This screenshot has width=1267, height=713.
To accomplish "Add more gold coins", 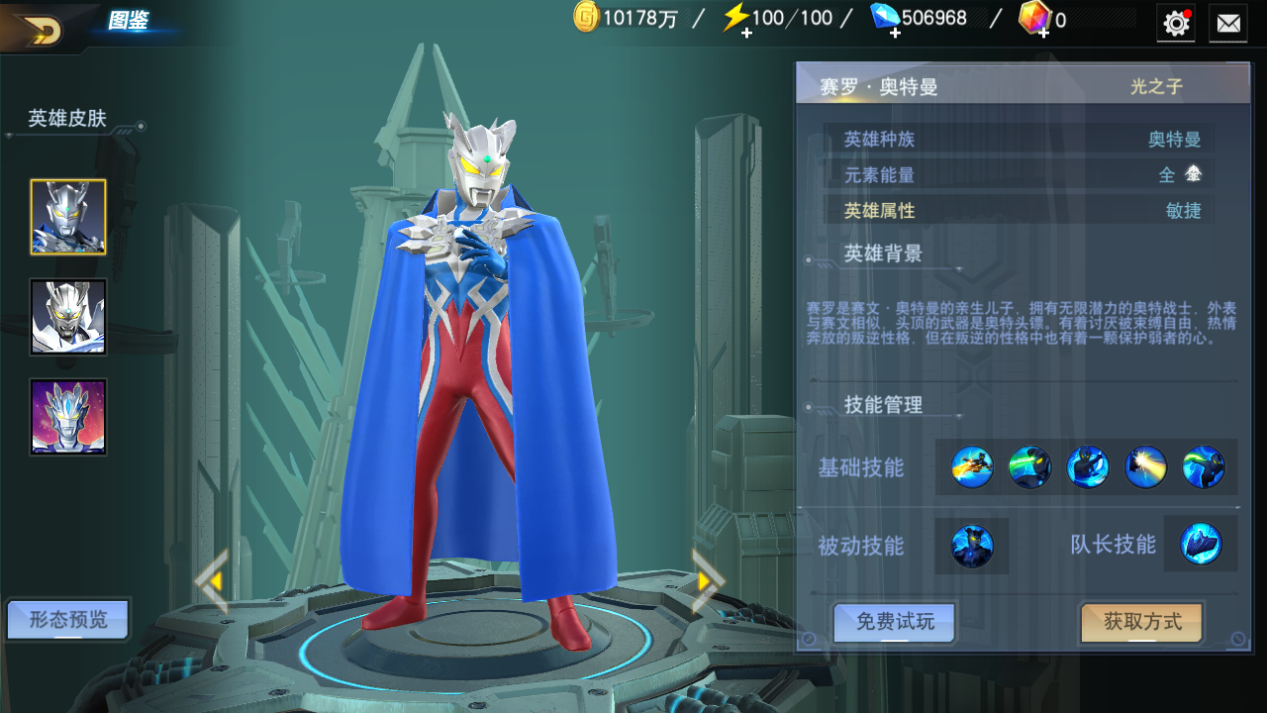I will click(586, 18).
